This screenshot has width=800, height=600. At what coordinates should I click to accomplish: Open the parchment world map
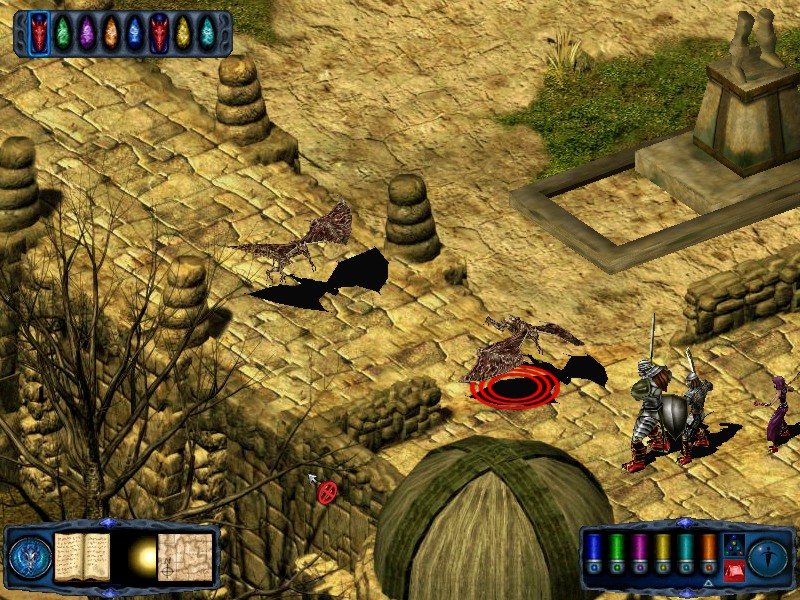click(x=185, y=556)
